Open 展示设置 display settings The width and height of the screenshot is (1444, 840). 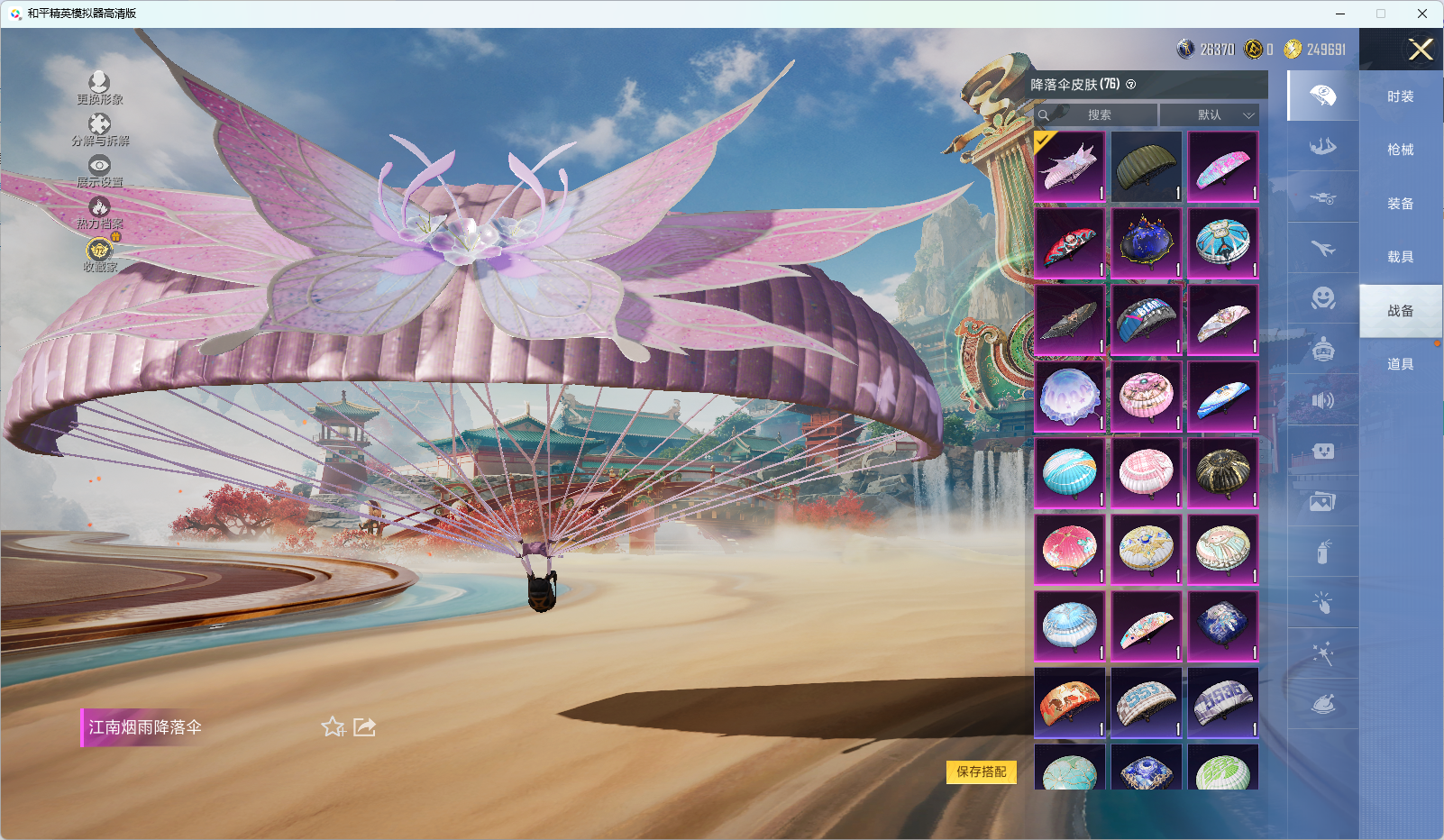[x=99, y=170]
